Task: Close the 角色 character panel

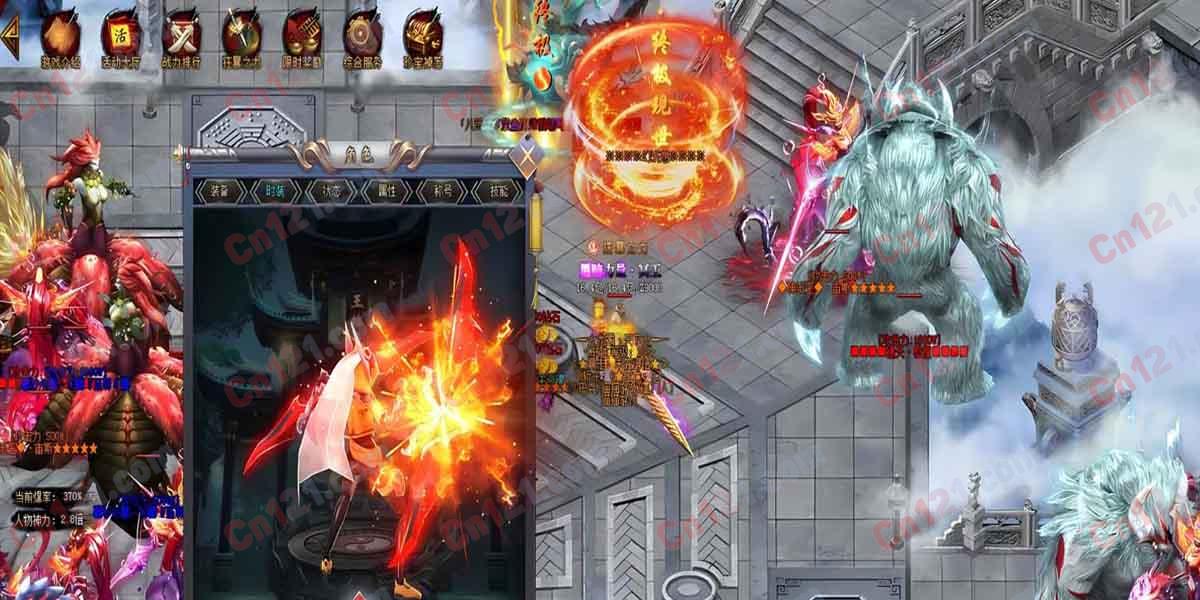Action: (526, 158)
